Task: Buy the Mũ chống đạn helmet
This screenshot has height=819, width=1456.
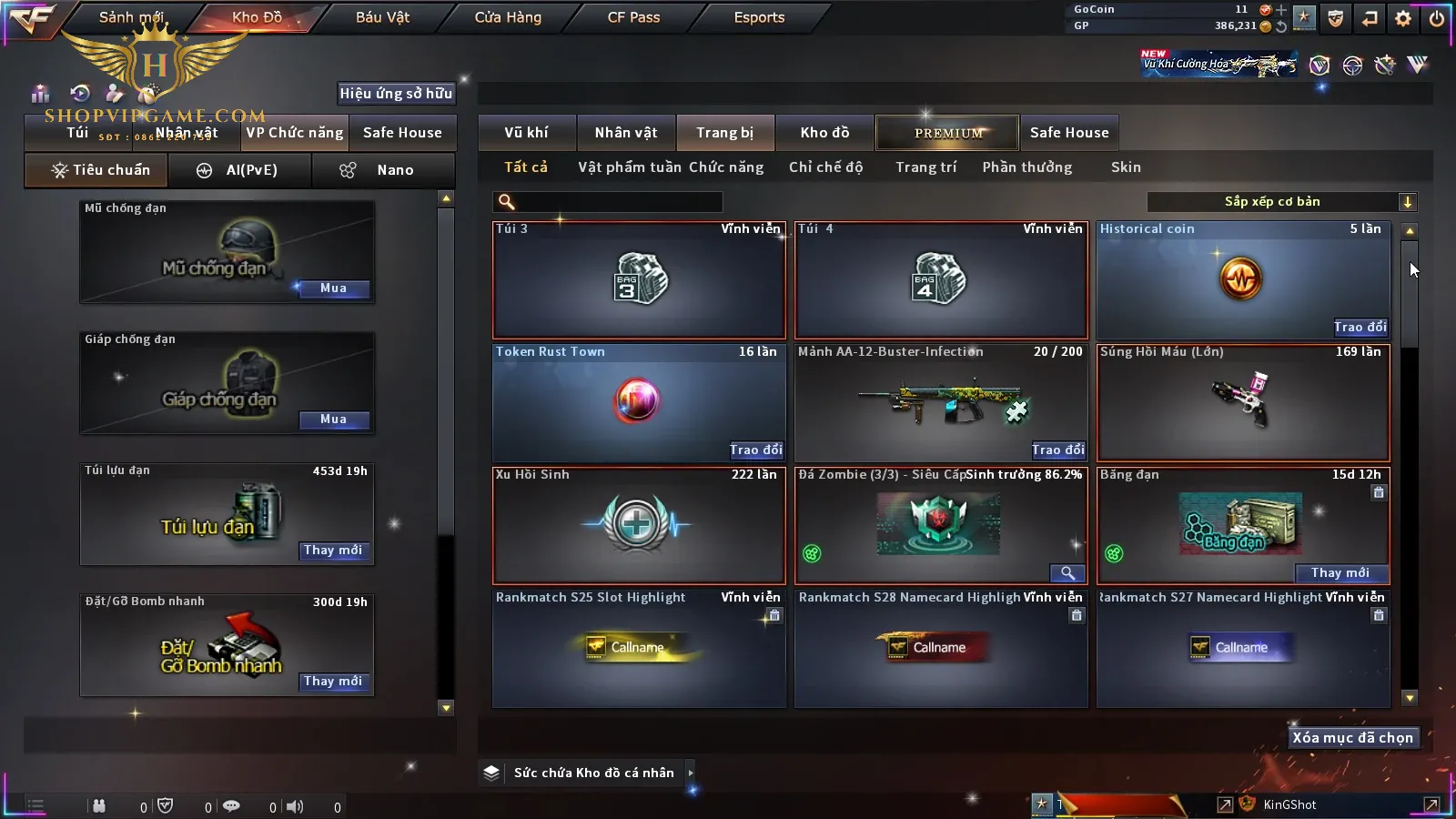Action: coord(333,288)
